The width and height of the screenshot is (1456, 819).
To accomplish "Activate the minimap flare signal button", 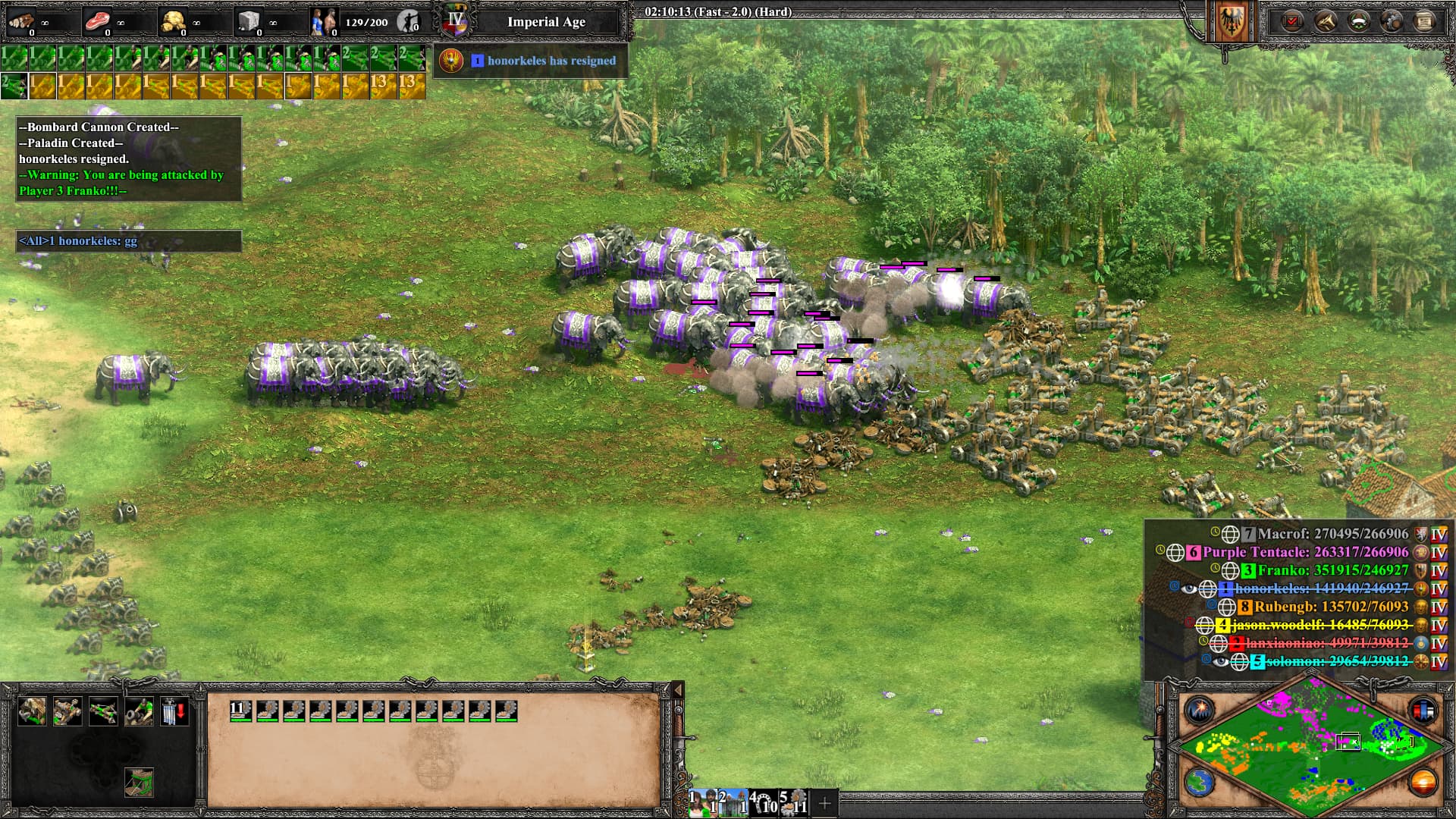I will click(1200, 711).
